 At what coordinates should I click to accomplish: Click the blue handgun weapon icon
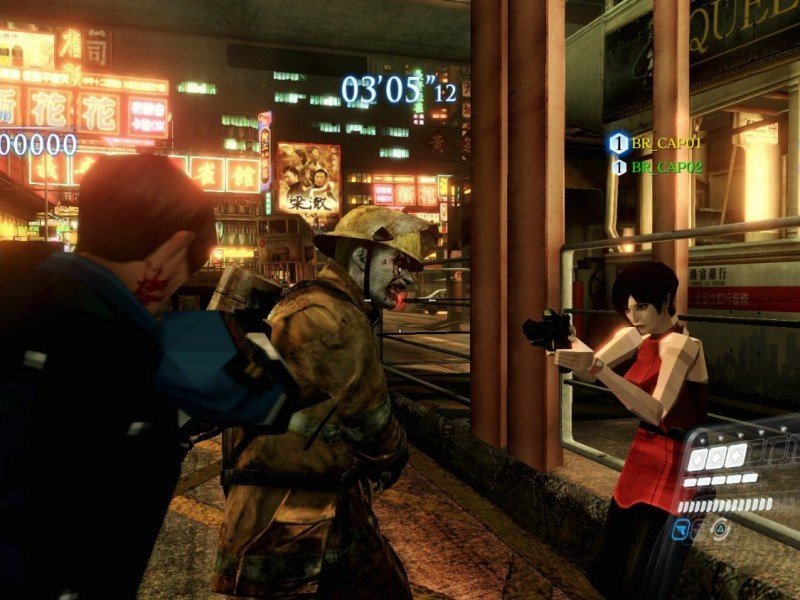681,530
